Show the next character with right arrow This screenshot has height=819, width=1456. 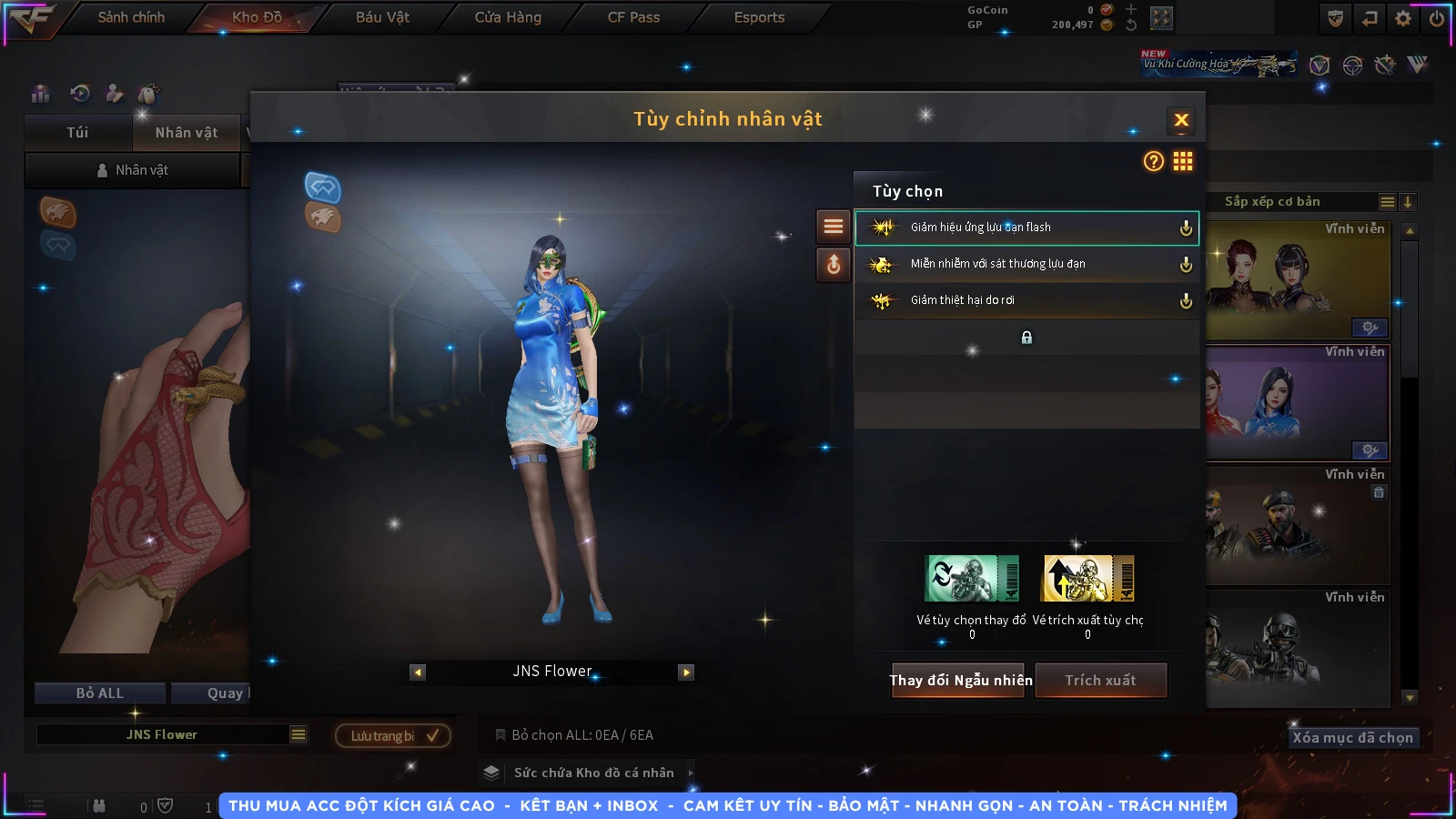686,672
